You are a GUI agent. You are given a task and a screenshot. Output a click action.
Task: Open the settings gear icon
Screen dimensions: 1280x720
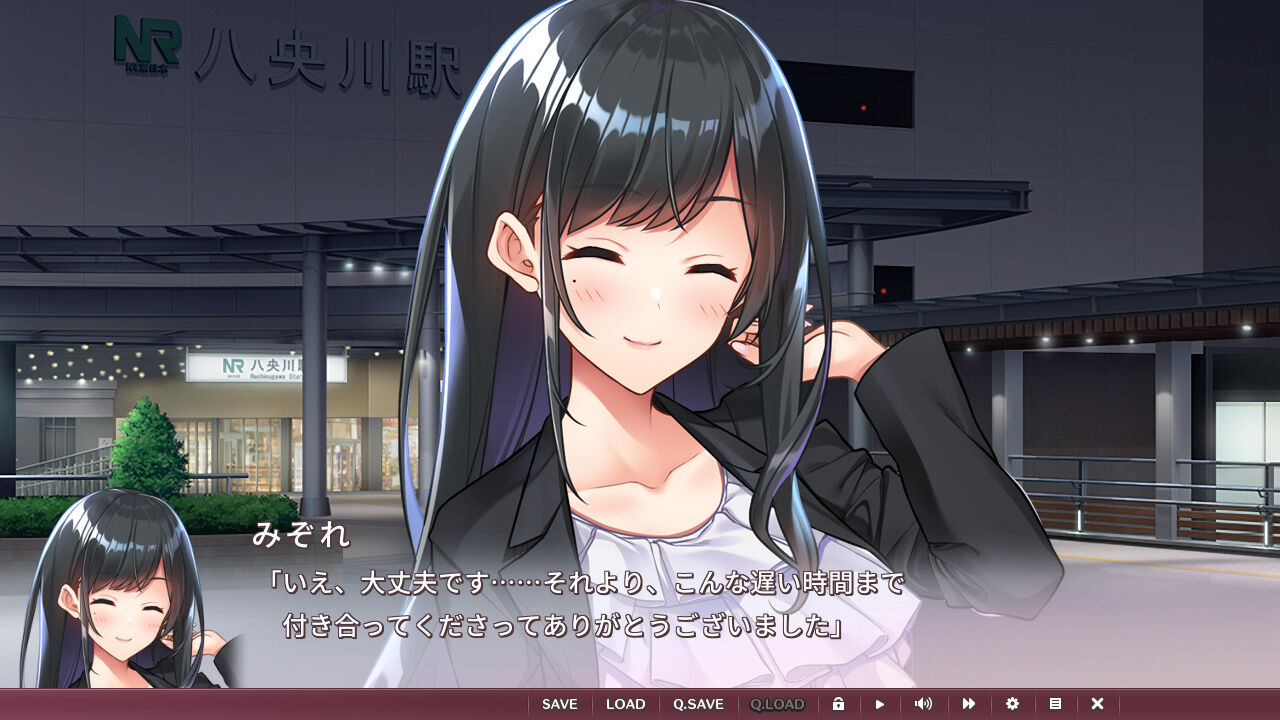1011,703
